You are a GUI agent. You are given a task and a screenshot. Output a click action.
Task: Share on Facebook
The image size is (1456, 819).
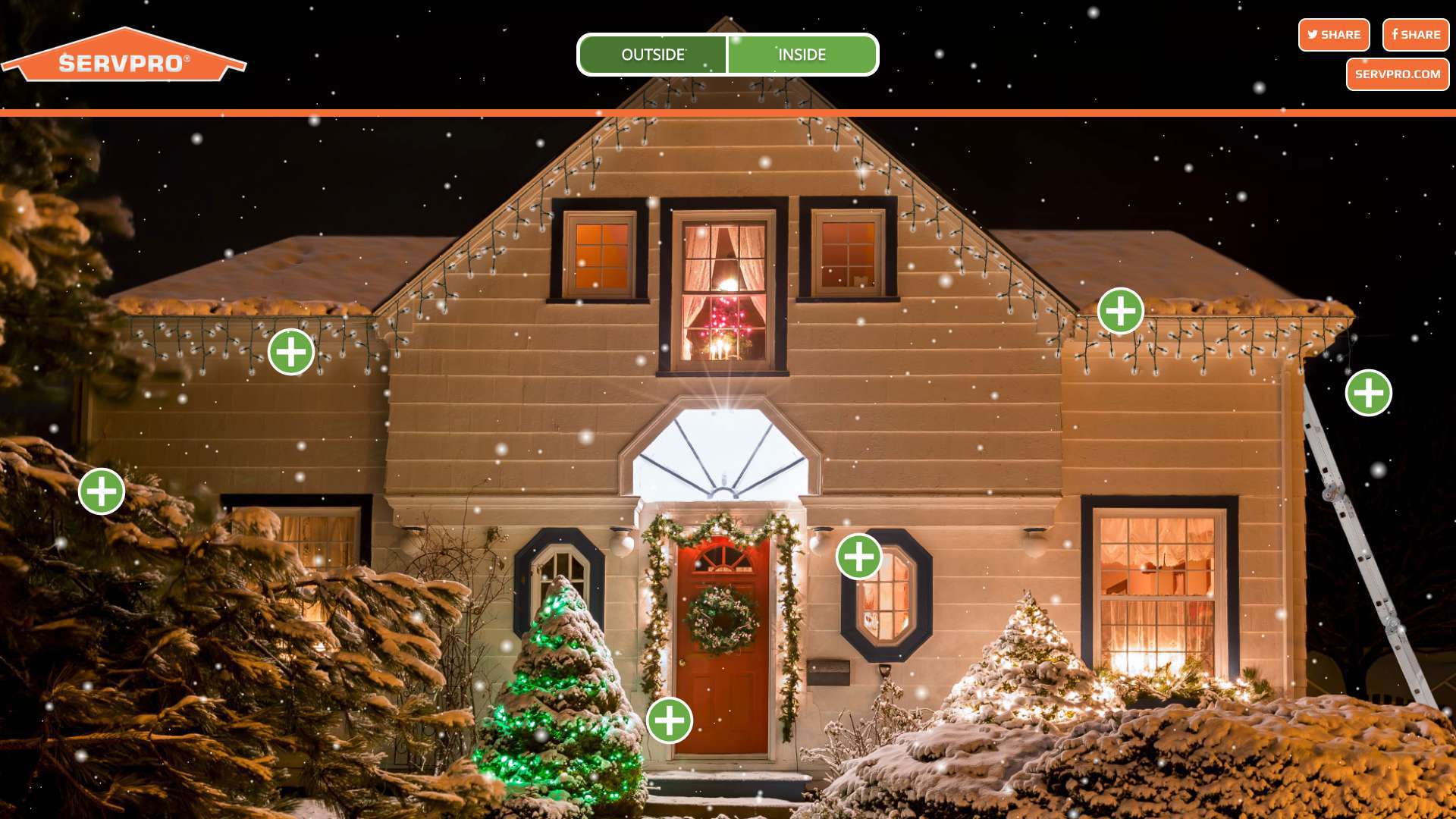[x=1415, y=35]
